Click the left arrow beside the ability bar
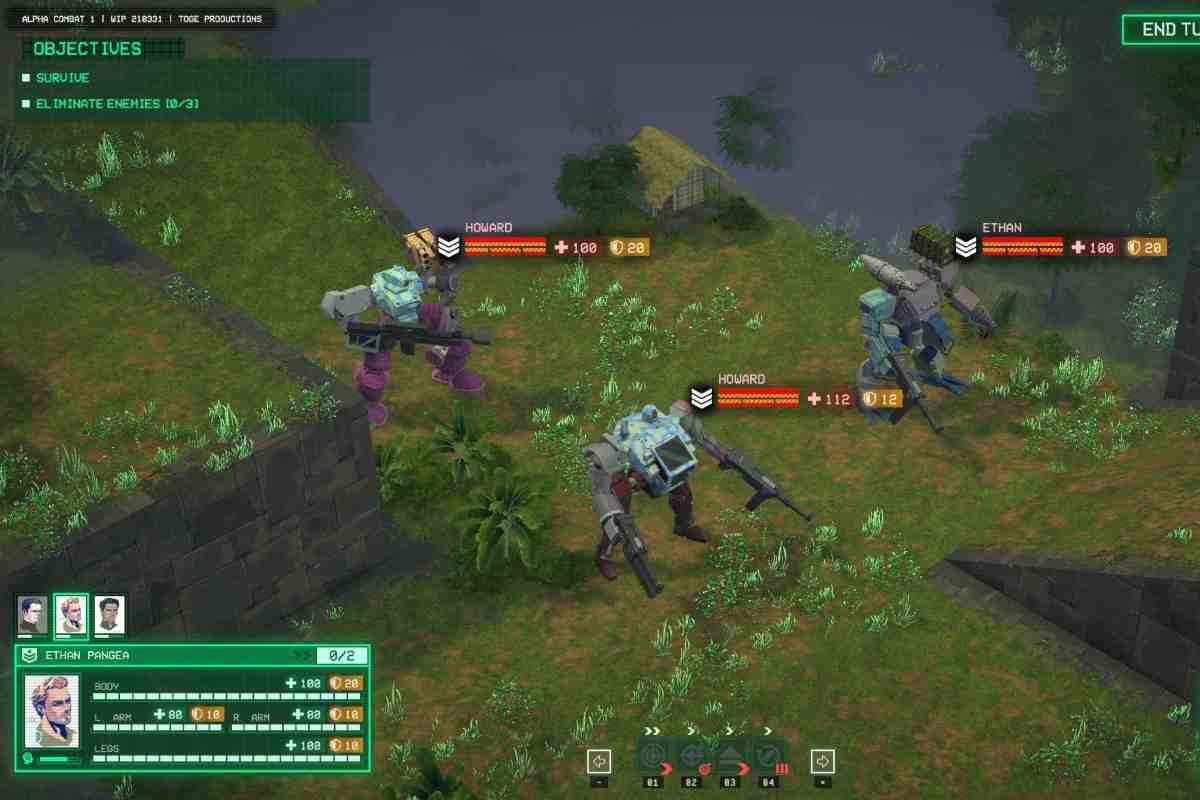 click(599, 761)
